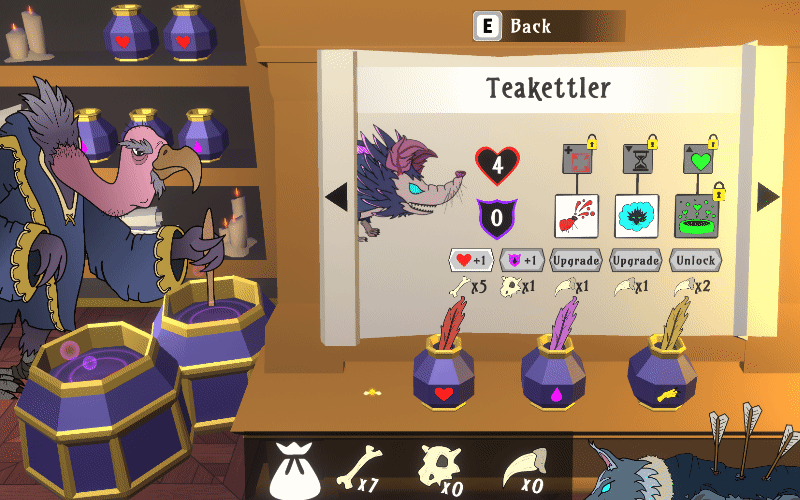Select the locked green heart upgrade icon
Image resolution: width=800 pixels, height=500 pixels.
tap(695, 159)
